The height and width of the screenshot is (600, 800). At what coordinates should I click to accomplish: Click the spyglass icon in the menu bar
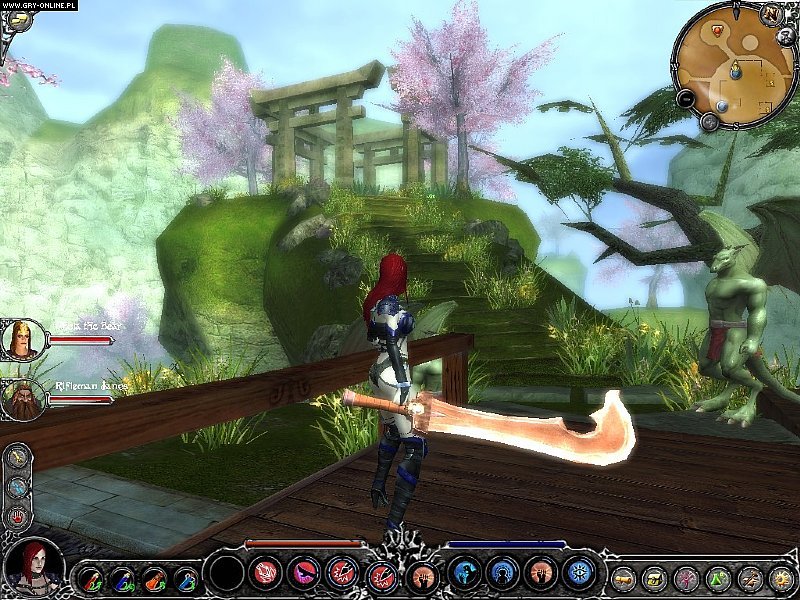click(x=623, y=577)
